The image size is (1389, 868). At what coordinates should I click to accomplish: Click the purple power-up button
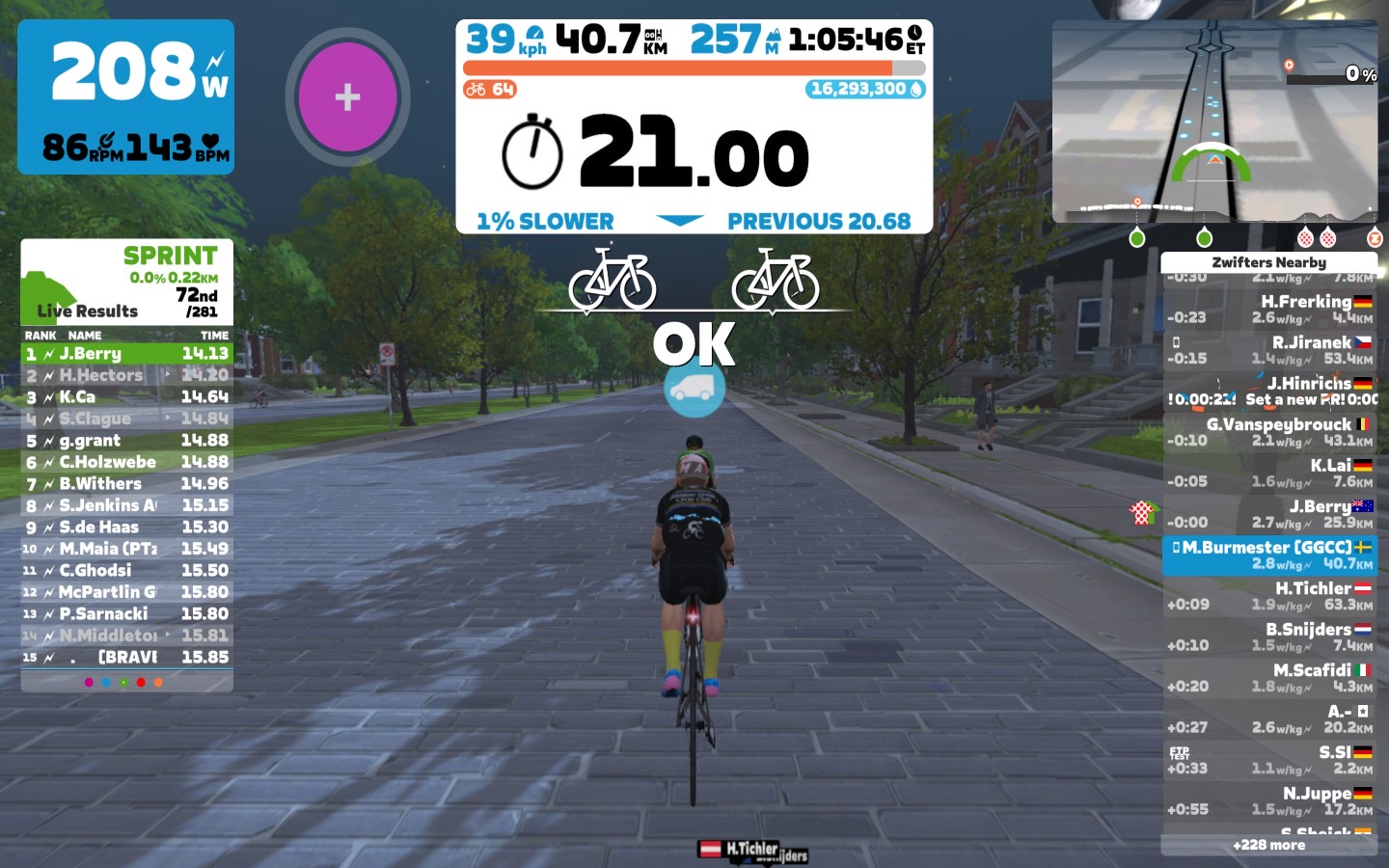pos(347,96)
